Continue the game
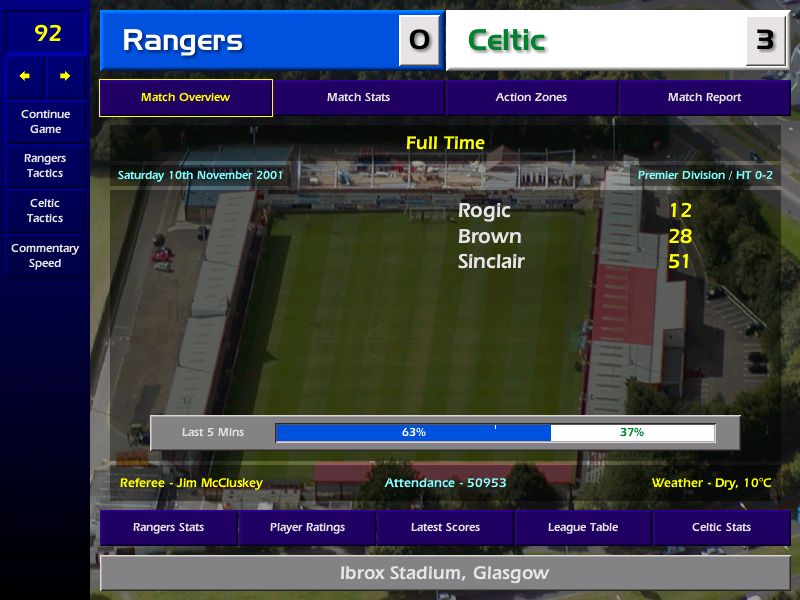 coord(45,121)
